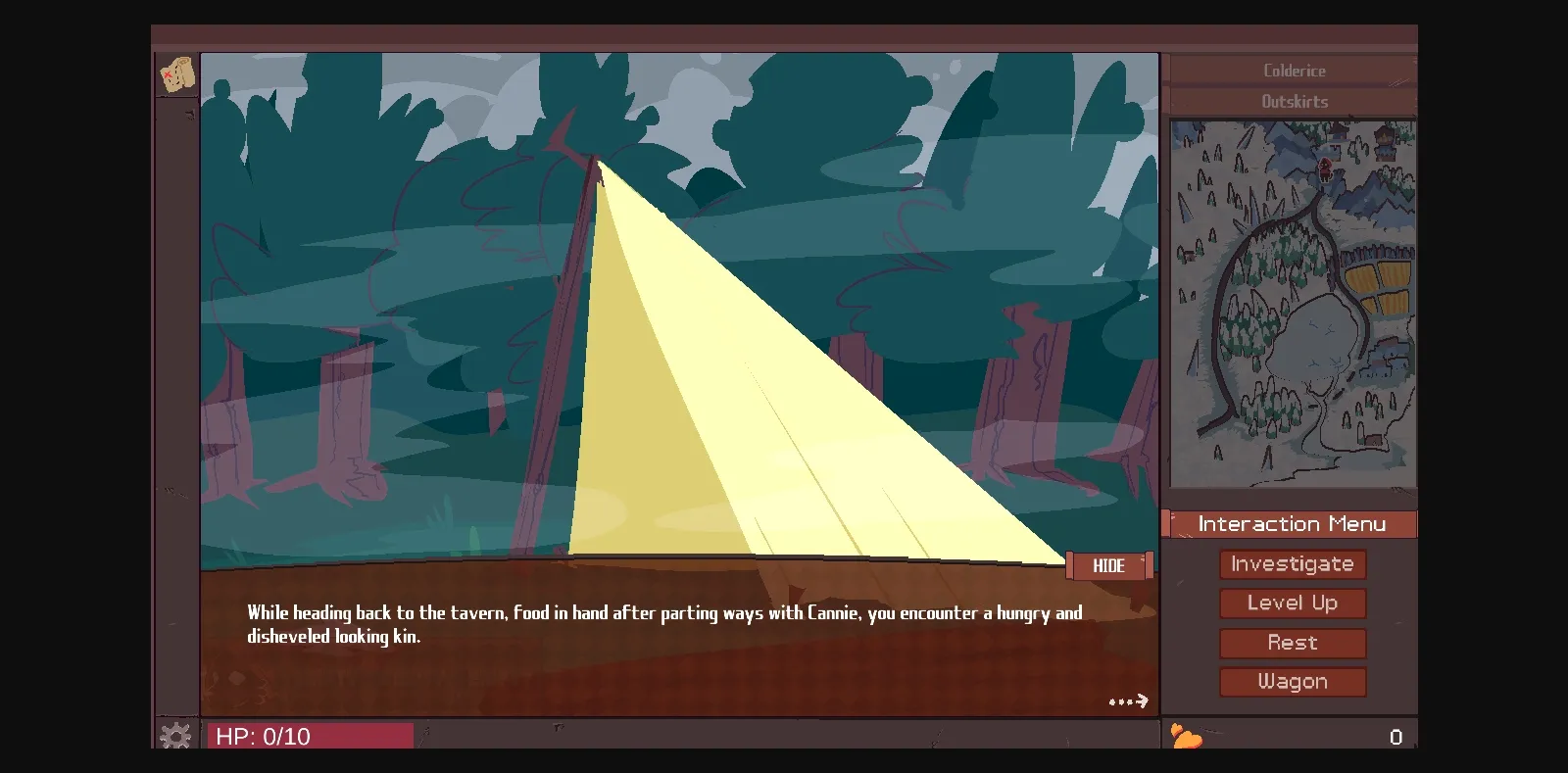
Task: Open the wagon inventory dropdown
Action: tap(1293, 682)
